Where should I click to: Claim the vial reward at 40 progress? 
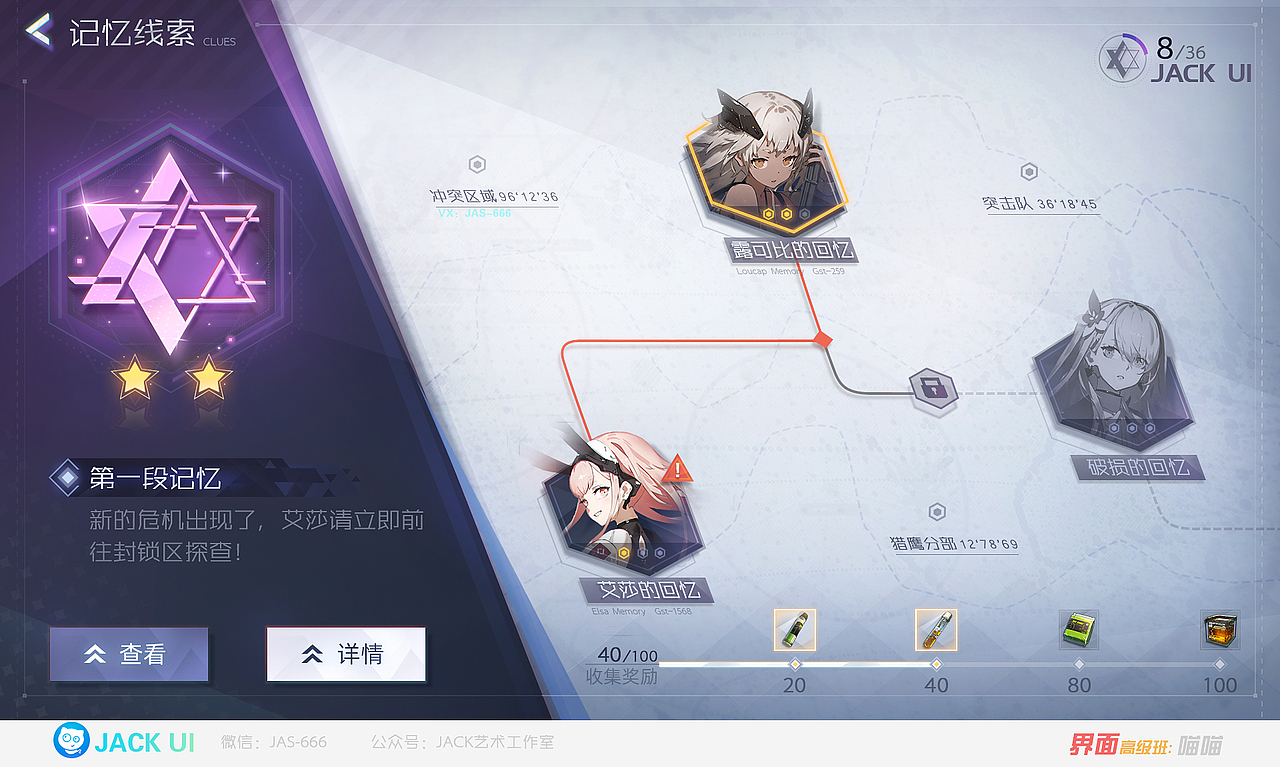tap(936, 630)
